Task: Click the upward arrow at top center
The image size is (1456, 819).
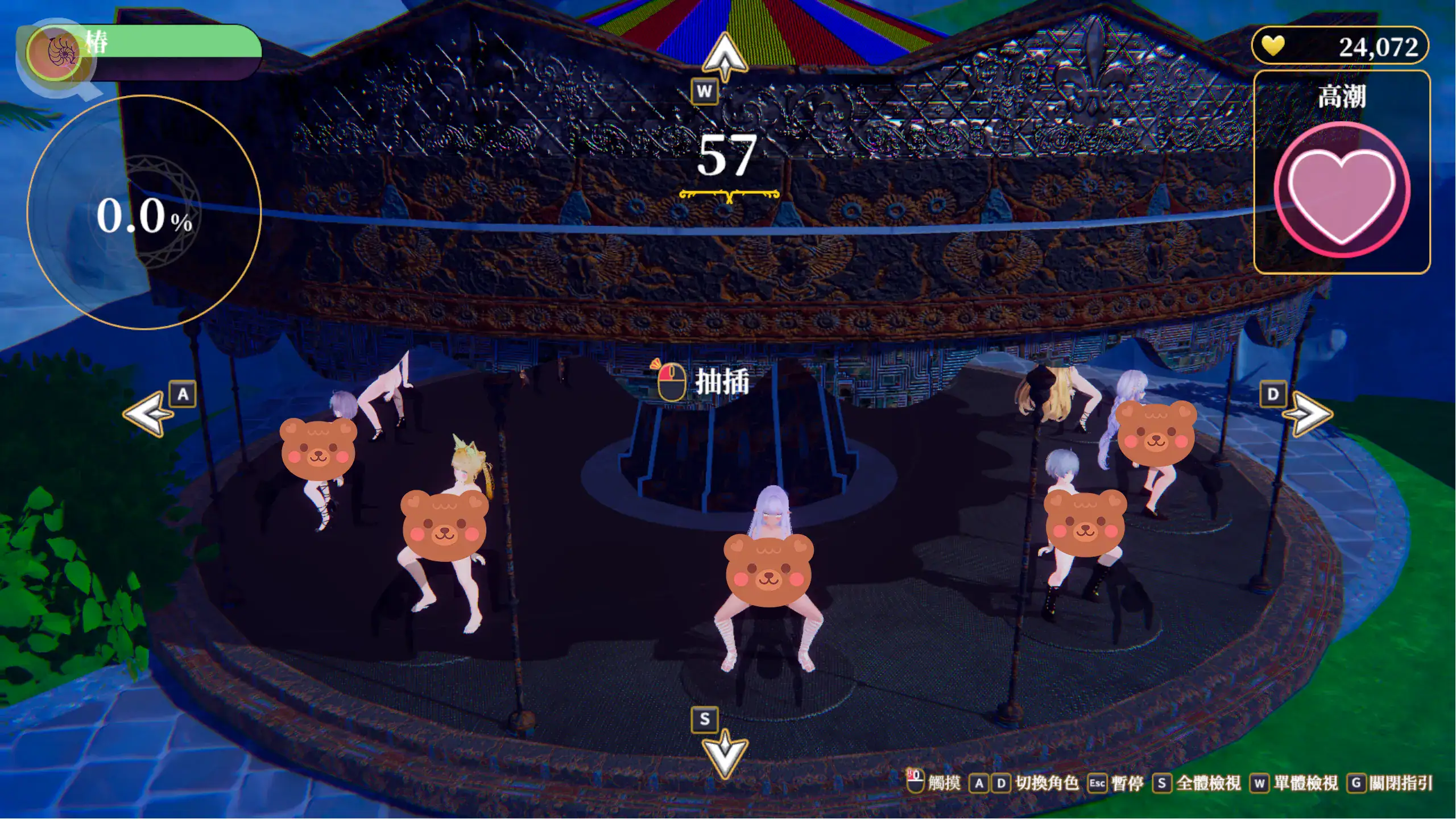Action: (724, 57)
